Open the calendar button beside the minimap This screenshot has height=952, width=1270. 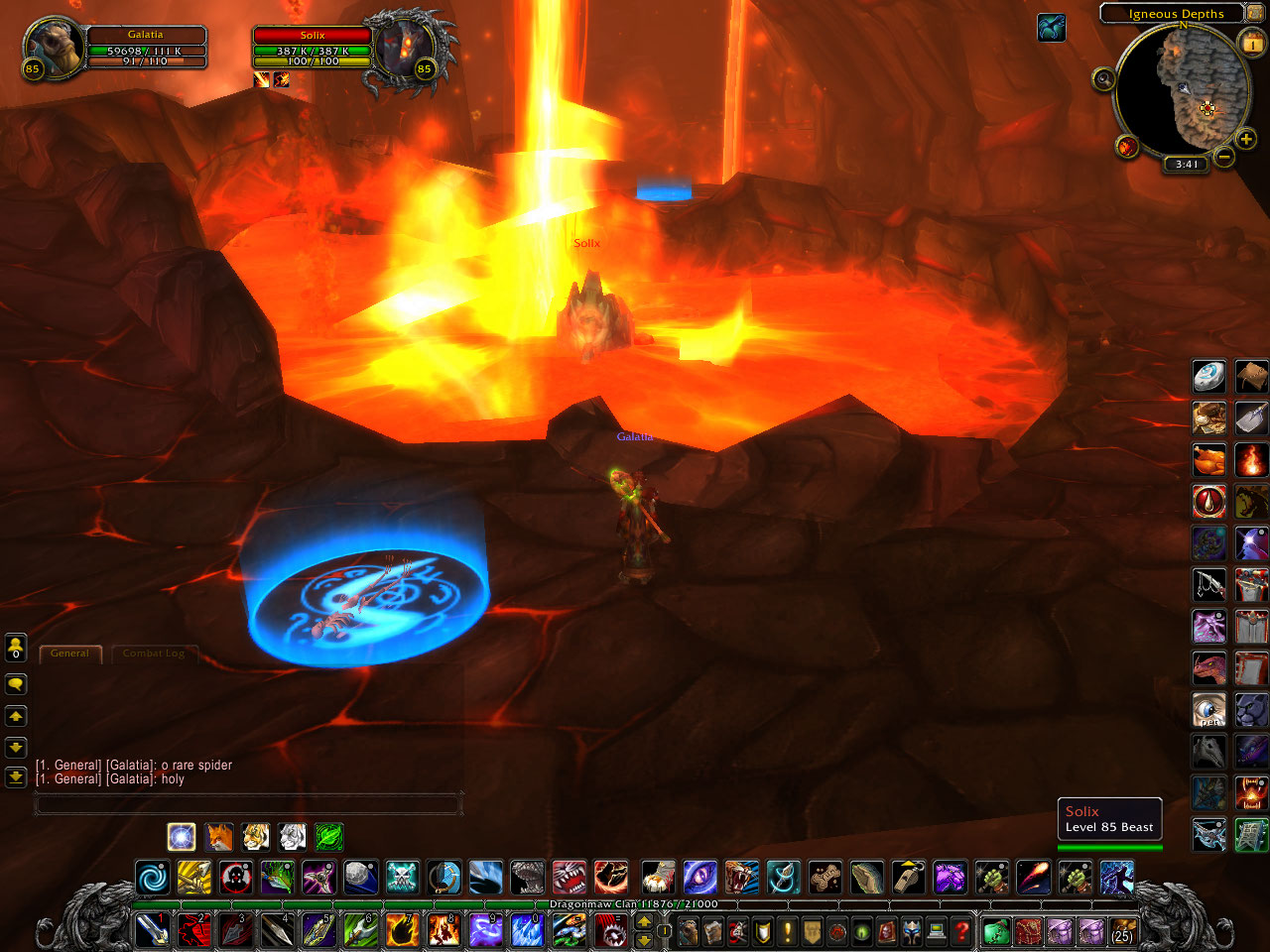(1251, 44)
